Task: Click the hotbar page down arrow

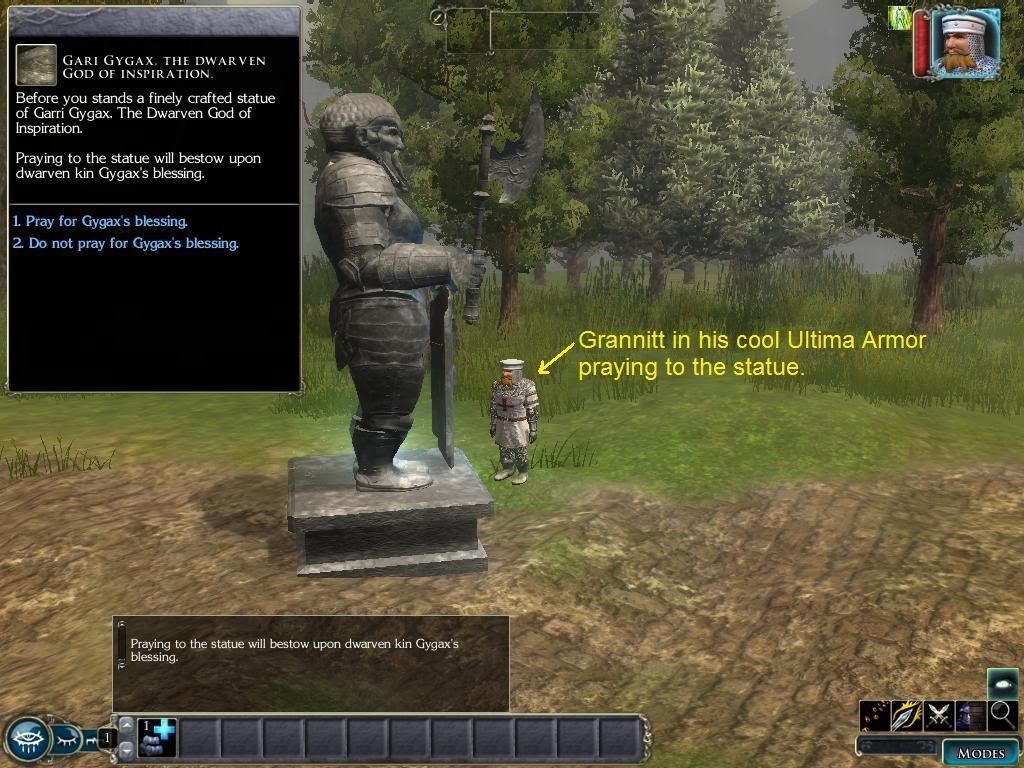Action: [x=126, y=749]
